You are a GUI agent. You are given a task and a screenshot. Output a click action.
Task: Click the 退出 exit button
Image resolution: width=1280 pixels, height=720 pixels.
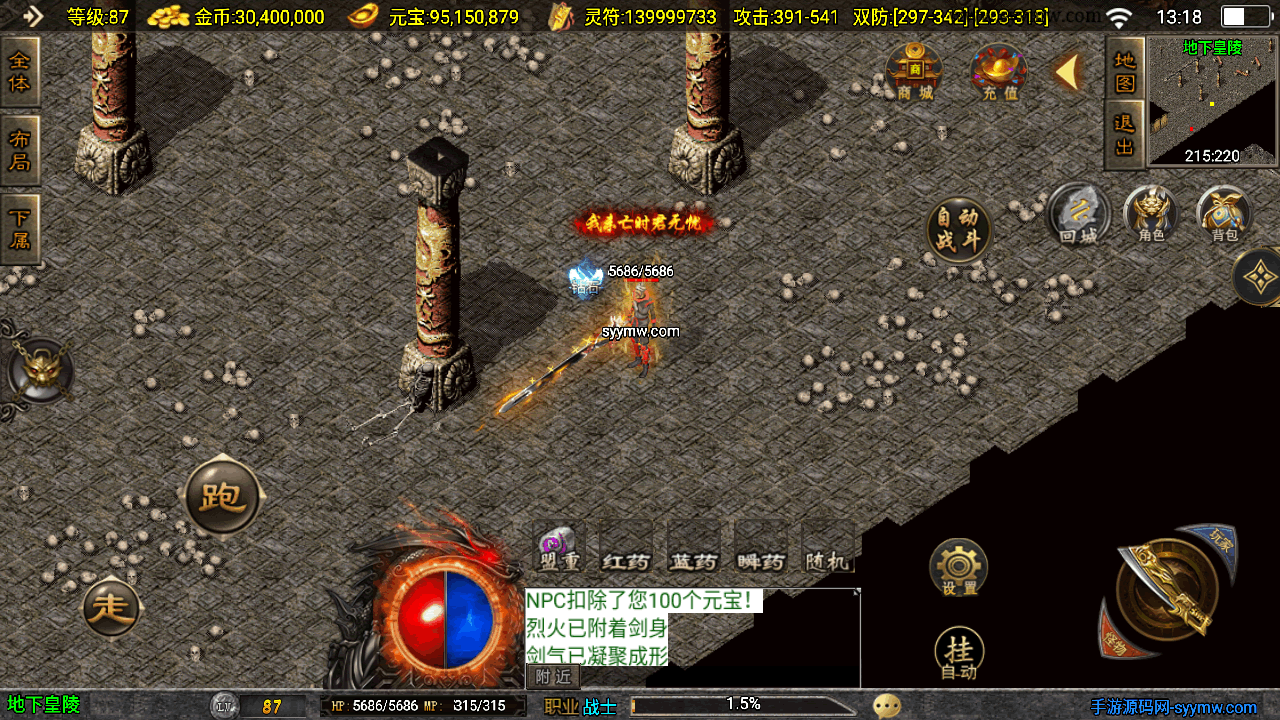tap(1125, 134)
